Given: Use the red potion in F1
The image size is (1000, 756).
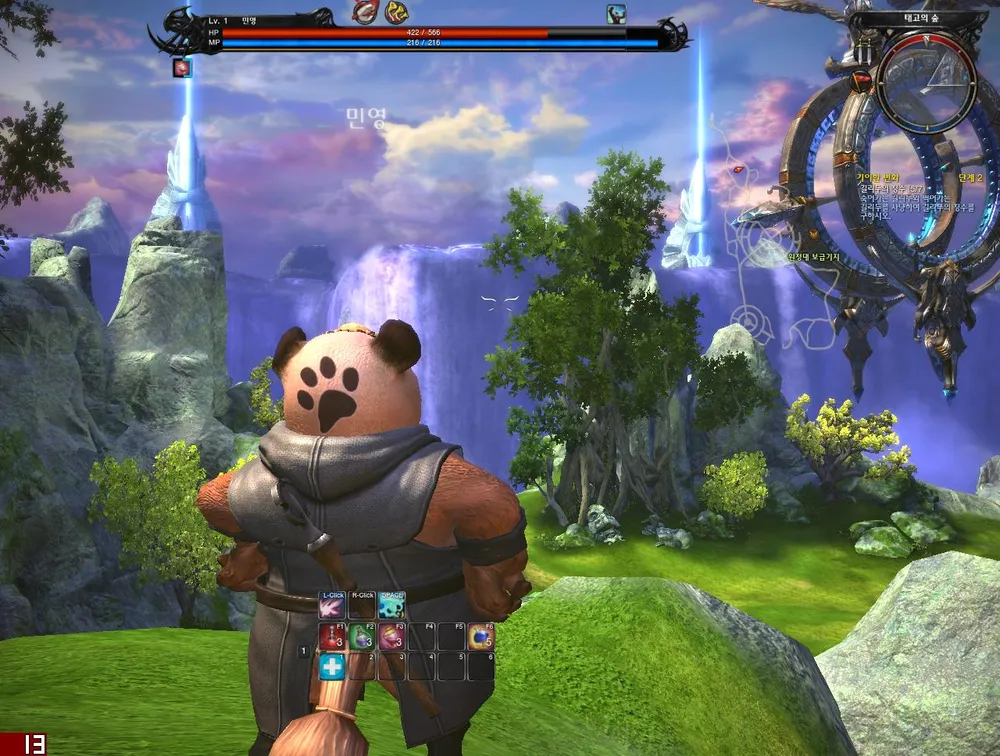Looking at the screenshot, I should pos(333,637).
